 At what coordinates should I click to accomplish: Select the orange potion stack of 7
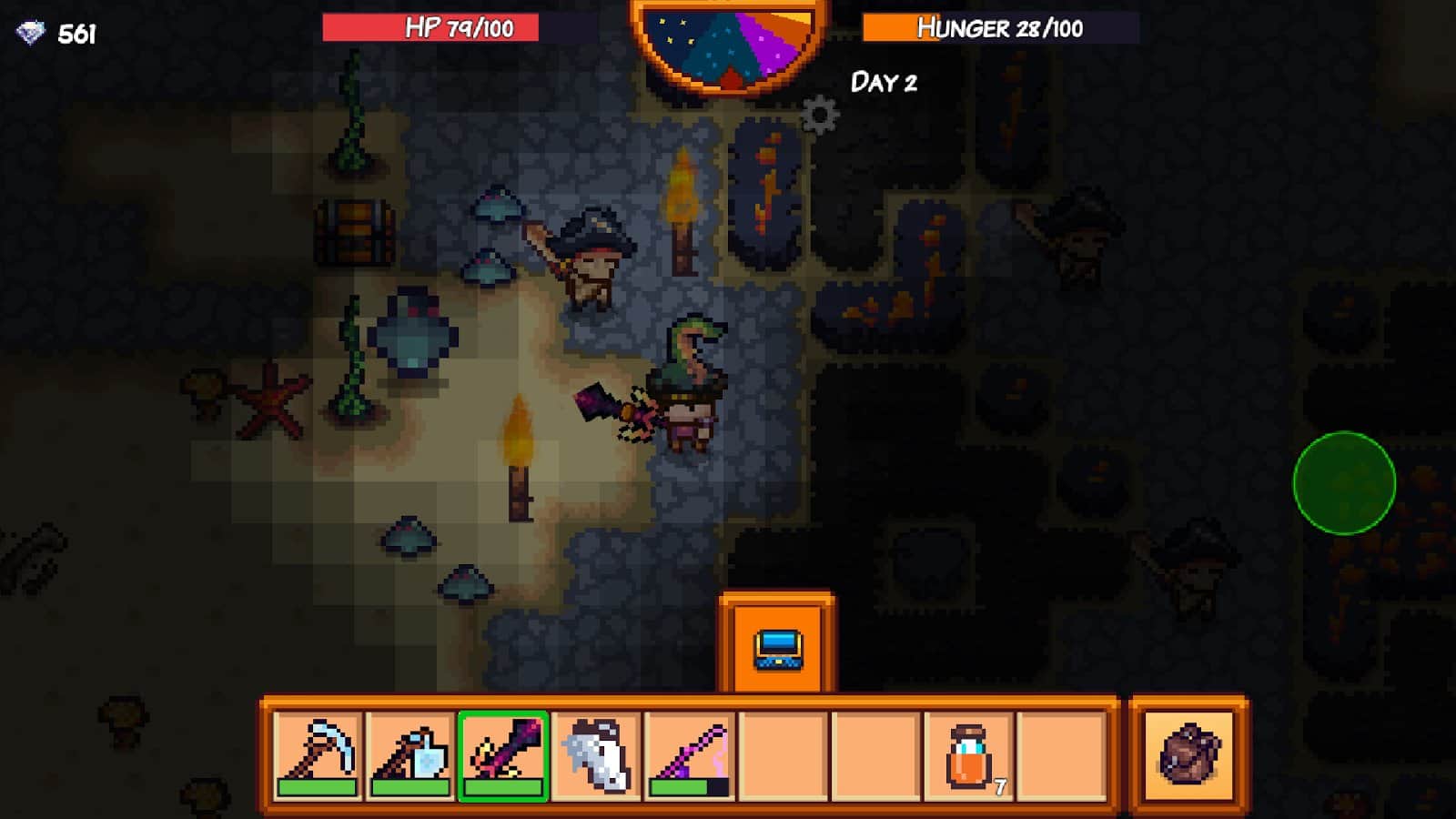pos(969,755)
